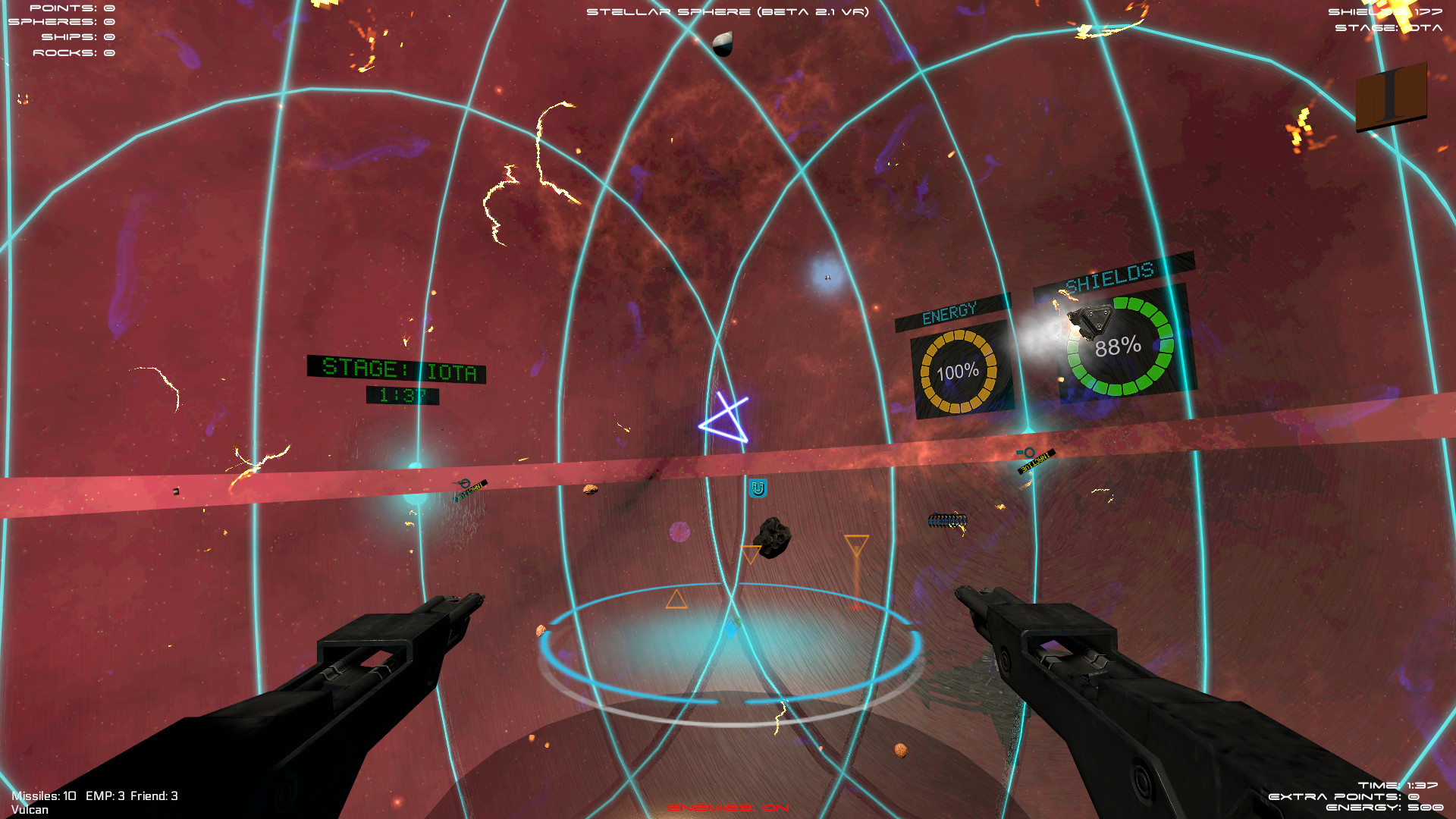The width and height of the screenshot is (1456, 819).
Task: Click the STELLAR SPHERE title banner
Action: (728, 12)
